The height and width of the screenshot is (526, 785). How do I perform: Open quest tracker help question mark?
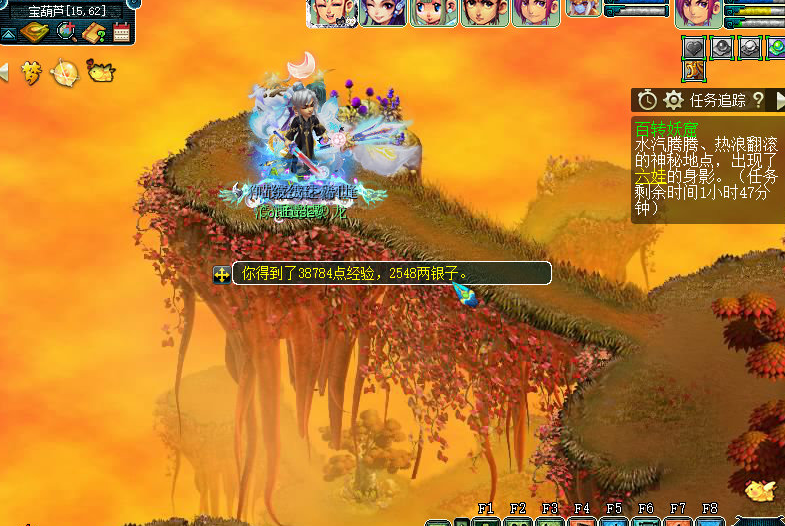click(x=757, y=100)
